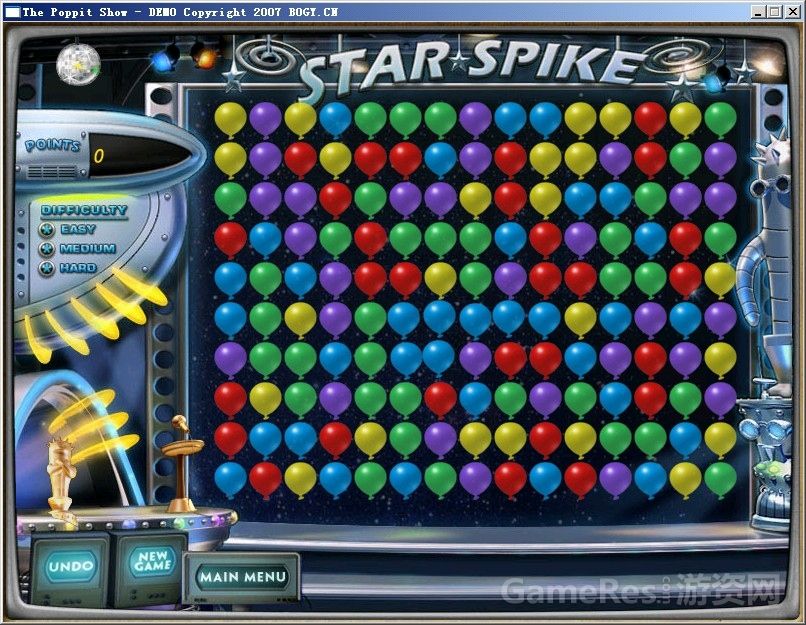Minimize the game window

tap(759, 11)
